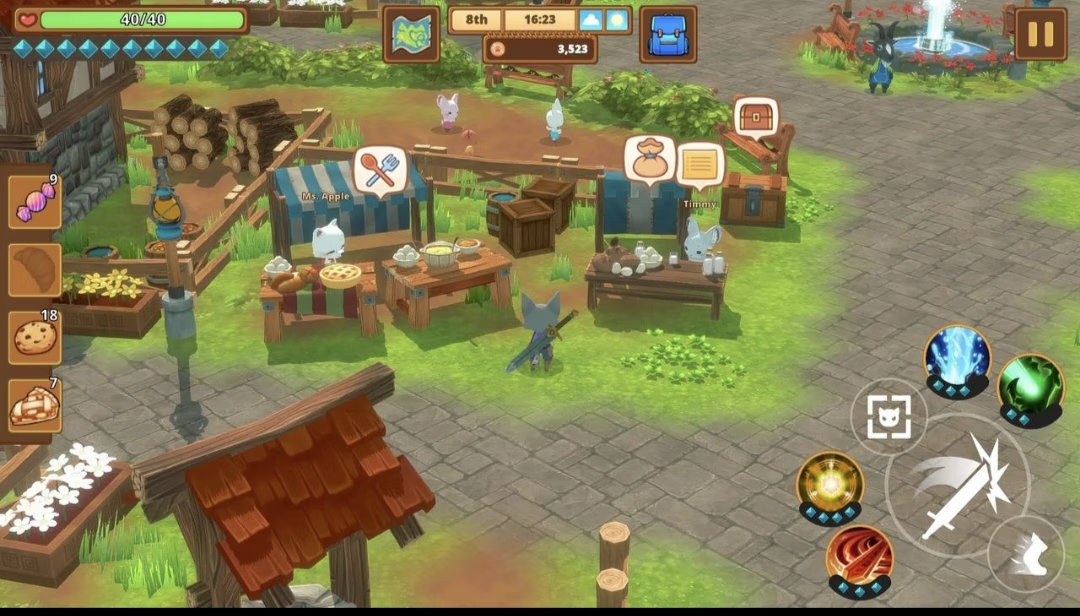
Task: Toggle the cat target lock button
Action: coord(888,417)
